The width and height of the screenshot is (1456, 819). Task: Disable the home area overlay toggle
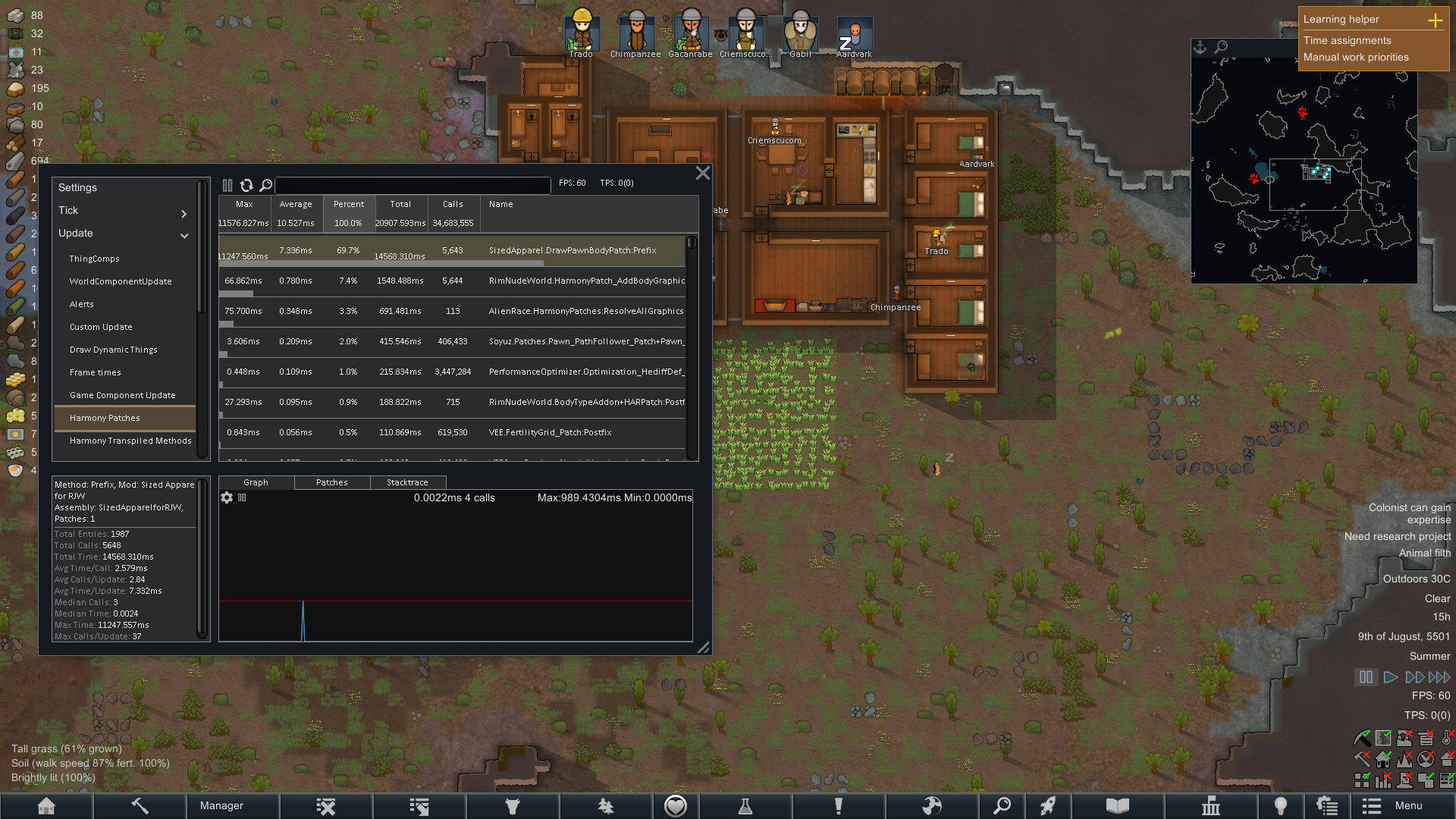(x=1382, y=760)
